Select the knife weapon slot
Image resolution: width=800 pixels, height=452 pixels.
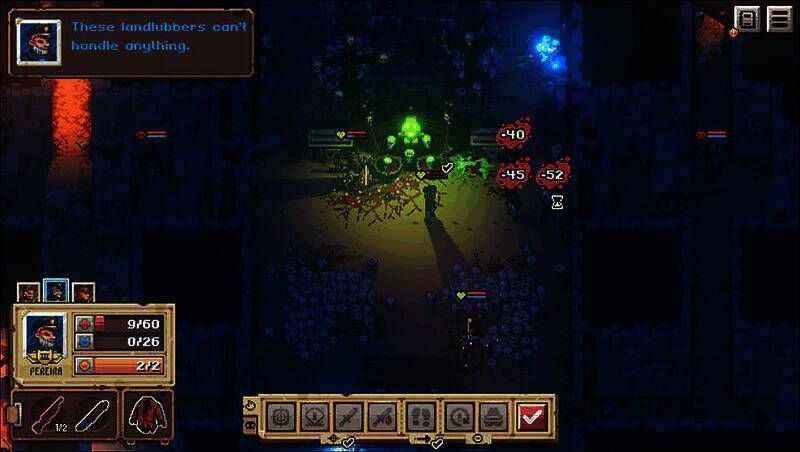(92, 415)
